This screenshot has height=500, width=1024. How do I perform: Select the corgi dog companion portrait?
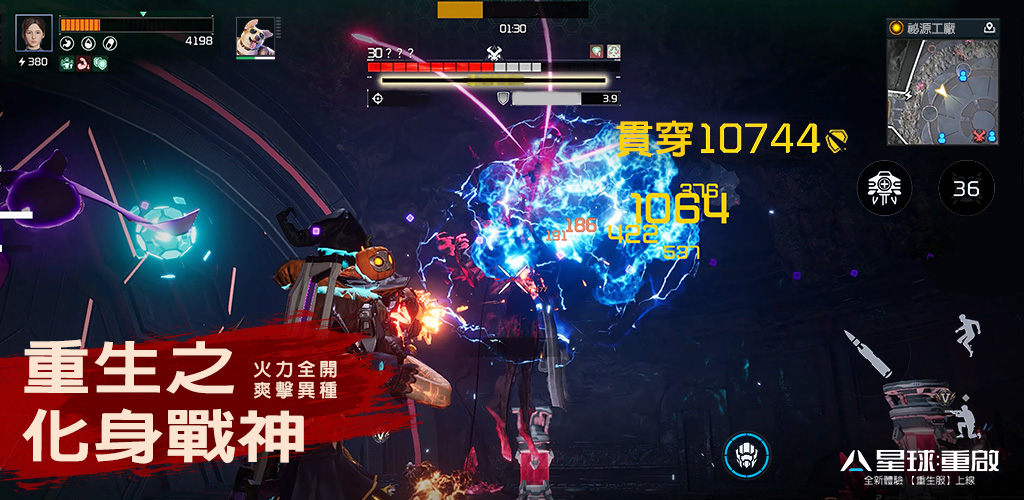pos(255,37)
